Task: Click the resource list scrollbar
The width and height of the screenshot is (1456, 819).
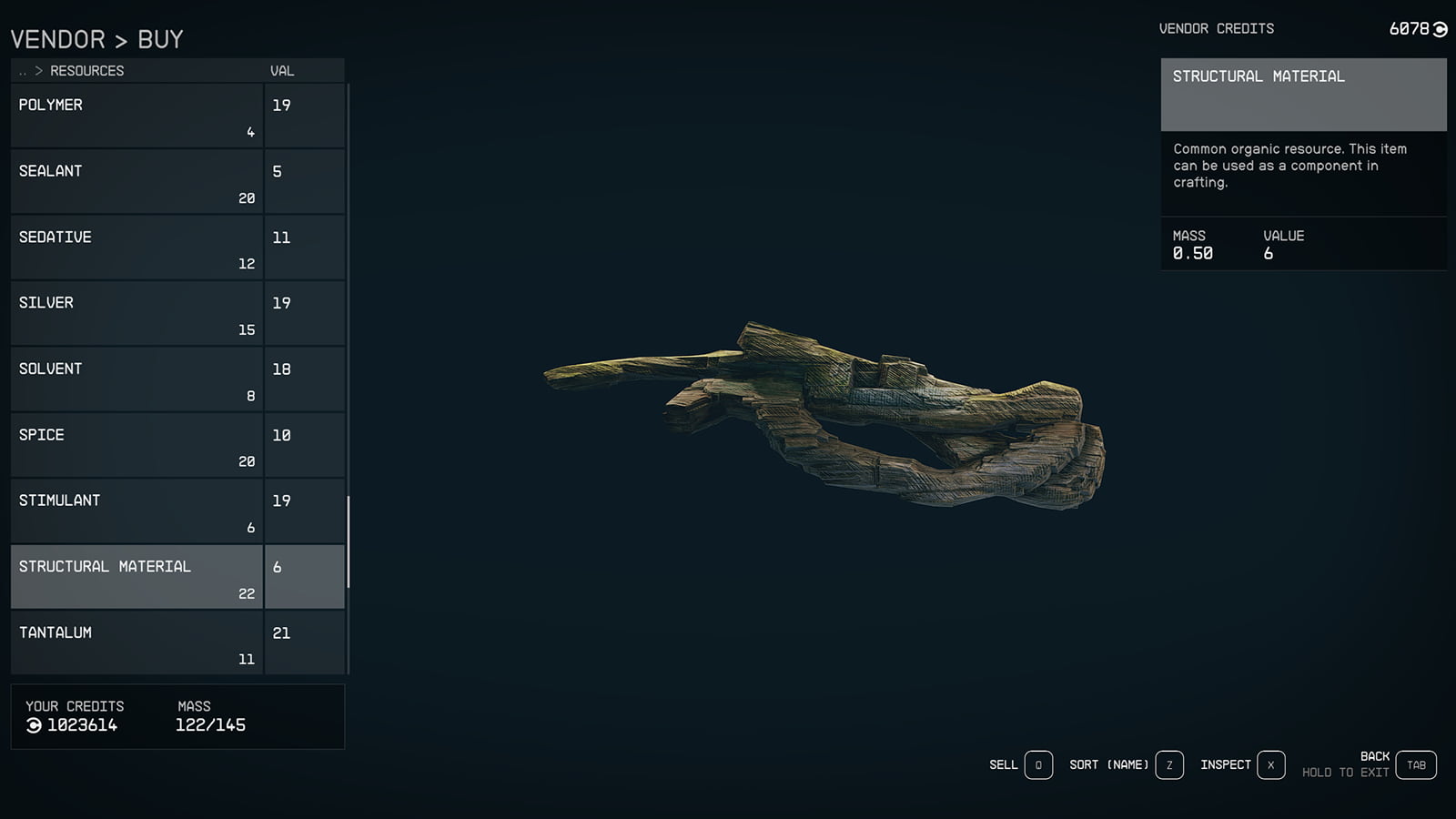Action: tap(349, 541)
